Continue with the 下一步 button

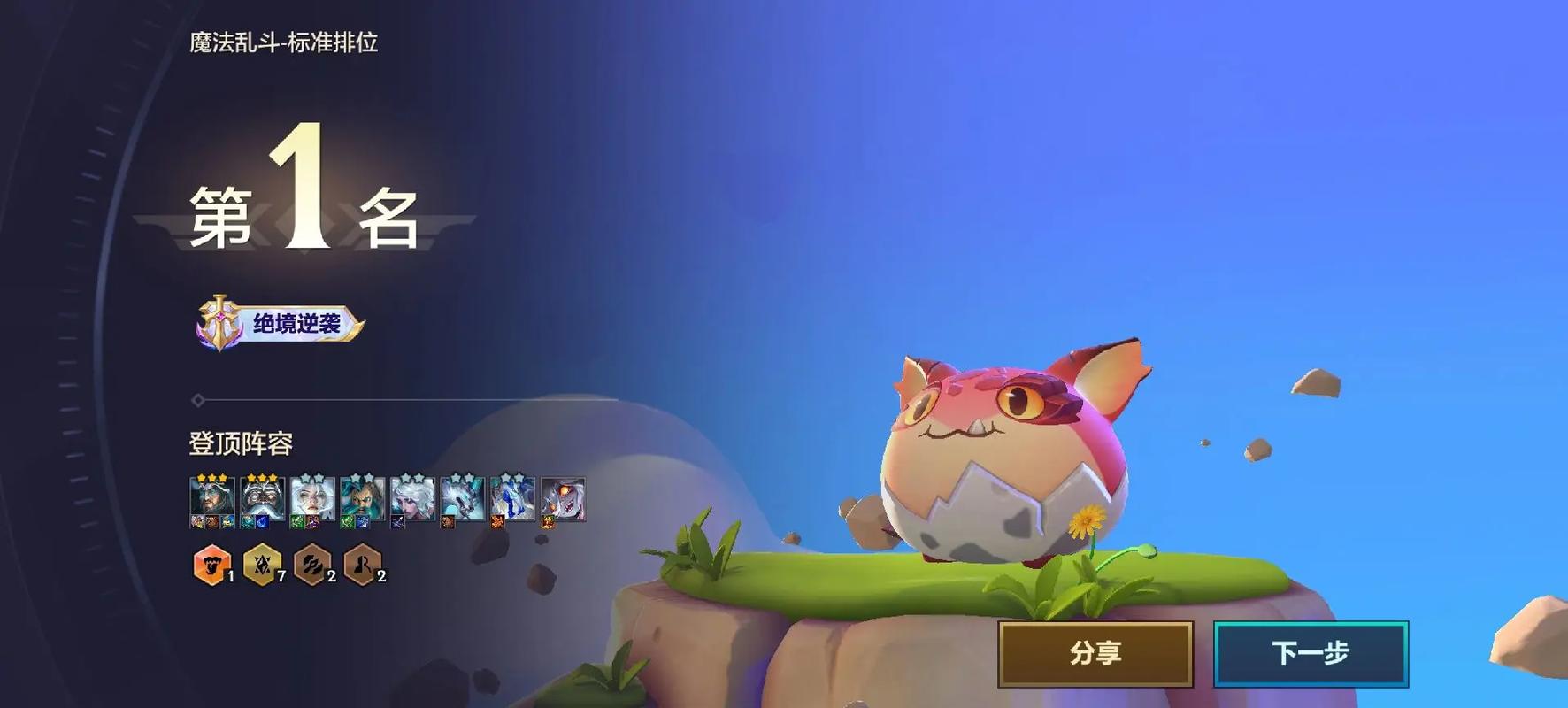(x=1311, y=654)
